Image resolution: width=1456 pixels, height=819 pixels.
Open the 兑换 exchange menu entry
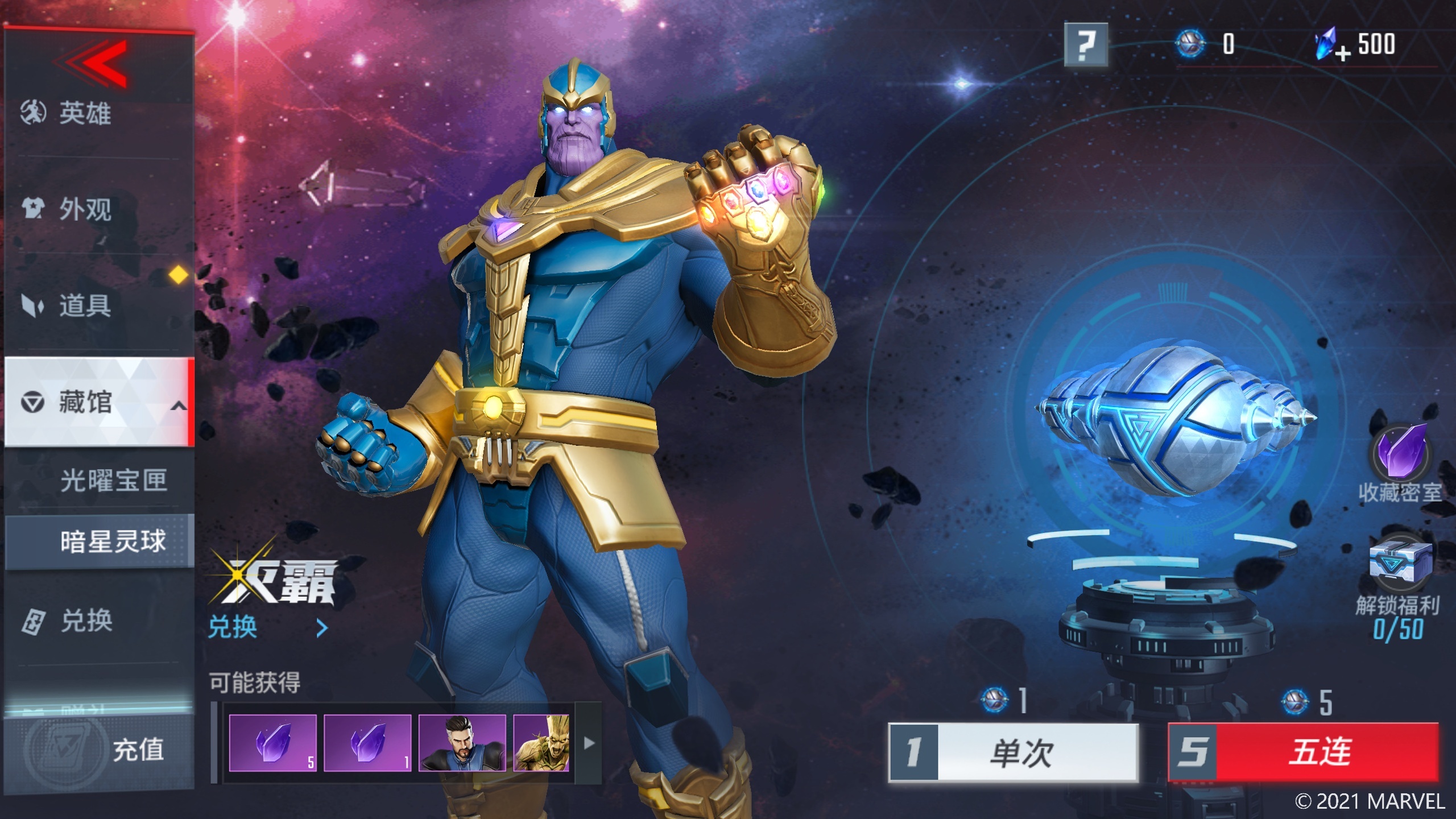[x=85, y=621]
